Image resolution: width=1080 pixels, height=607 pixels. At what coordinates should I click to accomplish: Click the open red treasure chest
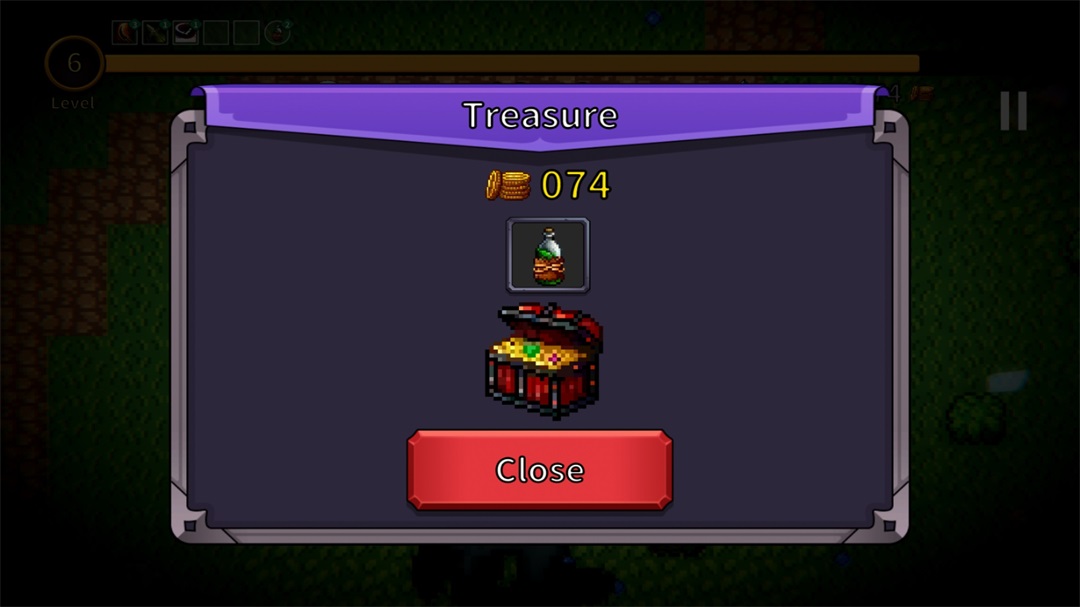(543, 361)
